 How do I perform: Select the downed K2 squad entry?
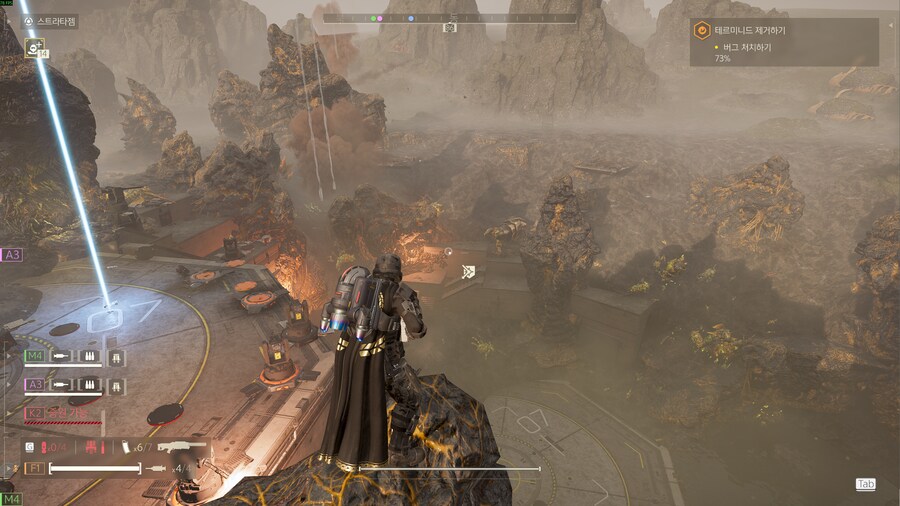point(34,412)
